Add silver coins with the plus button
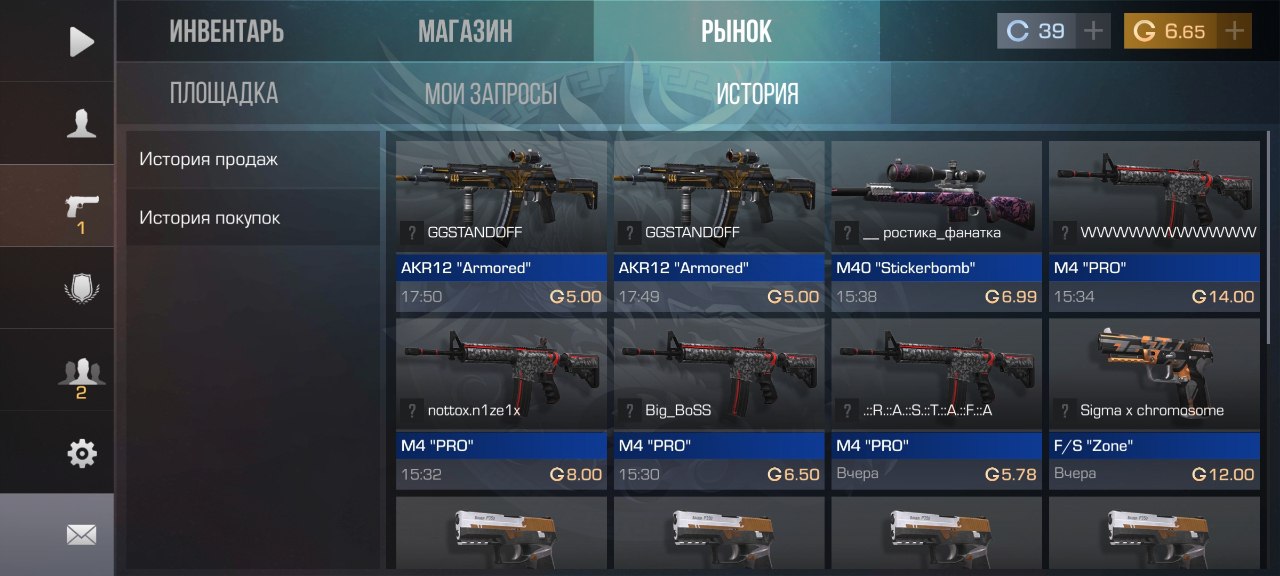 (1094, 31)
